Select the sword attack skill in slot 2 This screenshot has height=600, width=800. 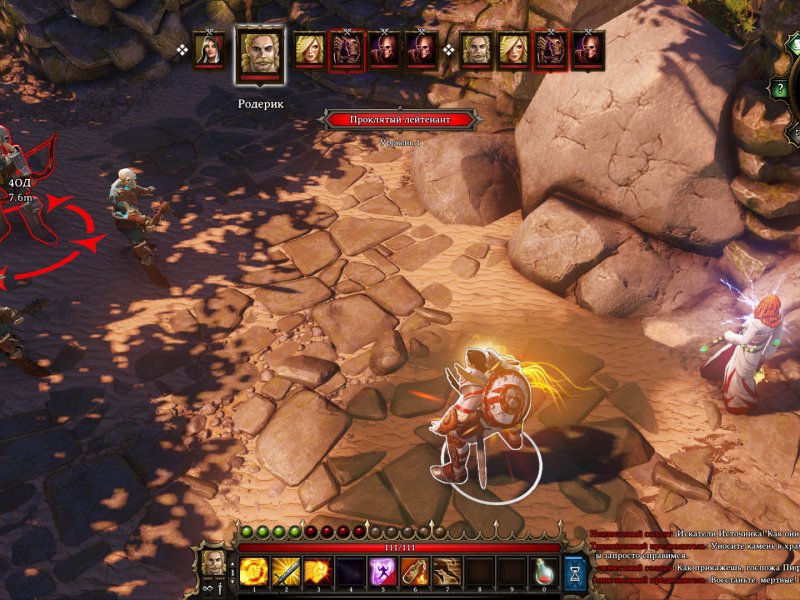click(286, 571)
